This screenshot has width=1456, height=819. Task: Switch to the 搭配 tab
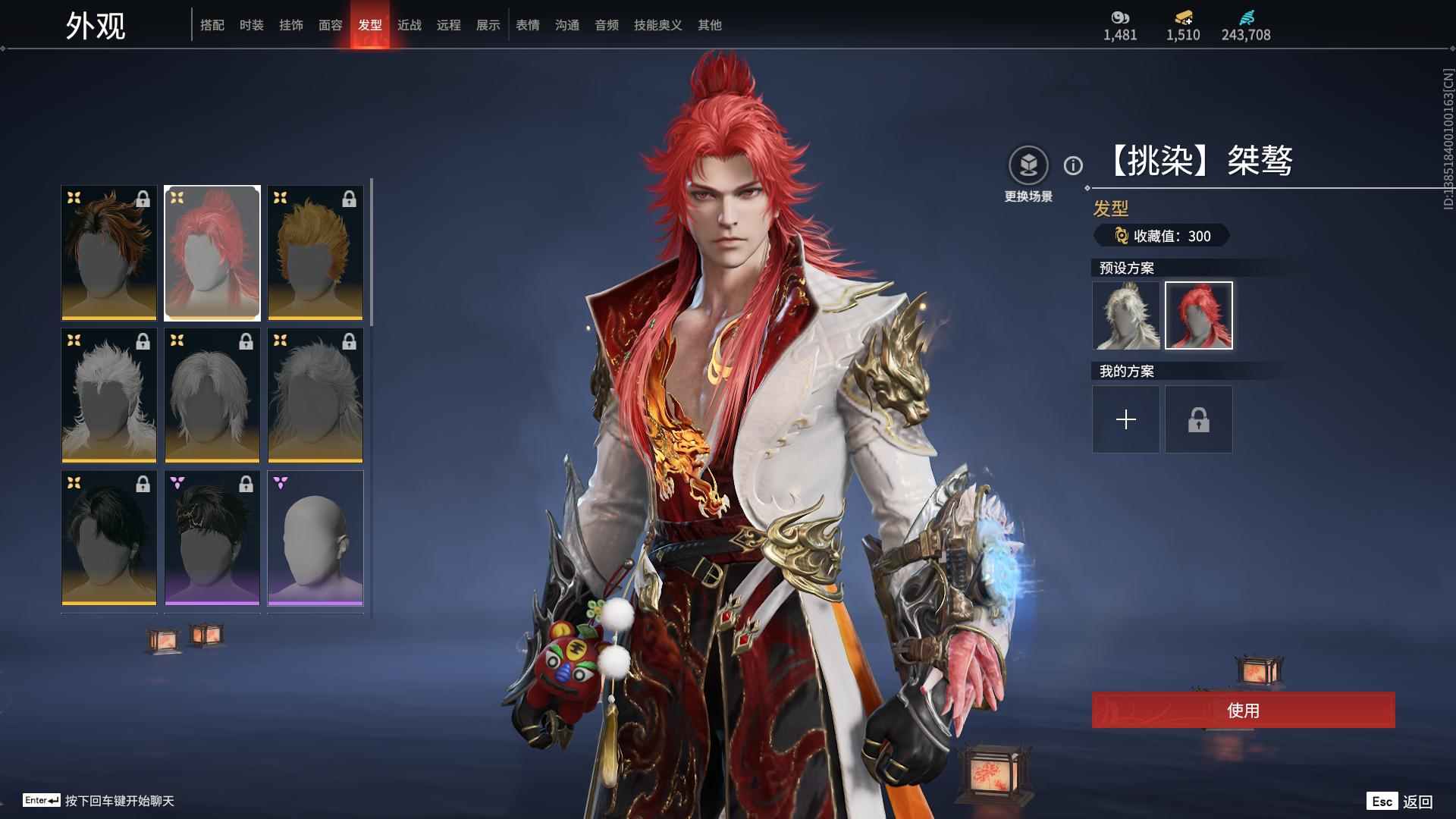[212, 25]
